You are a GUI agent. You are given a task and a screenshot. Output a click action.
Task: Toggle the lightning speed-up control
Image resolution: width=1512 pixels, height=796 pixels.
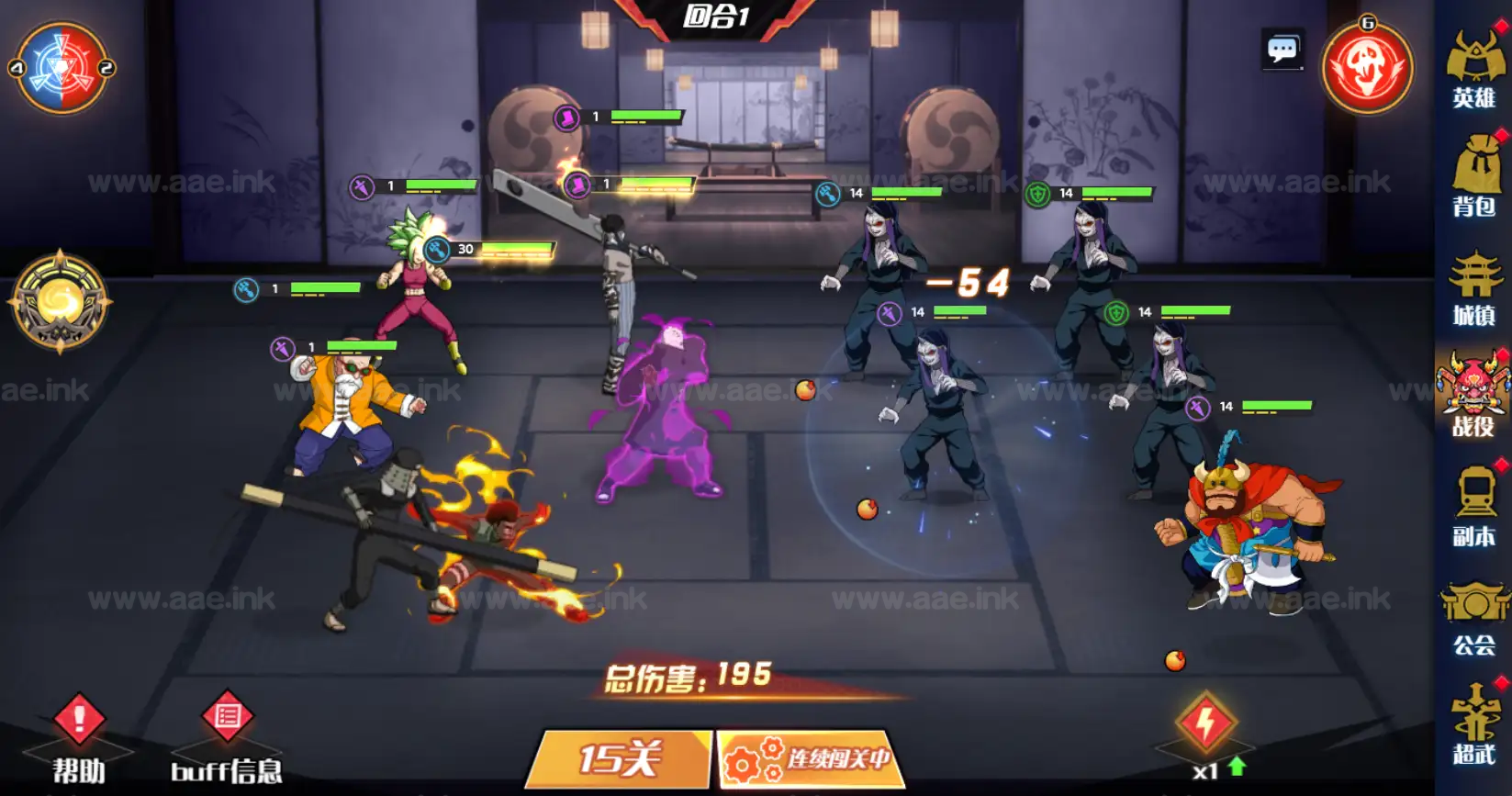coord(1207,723)
